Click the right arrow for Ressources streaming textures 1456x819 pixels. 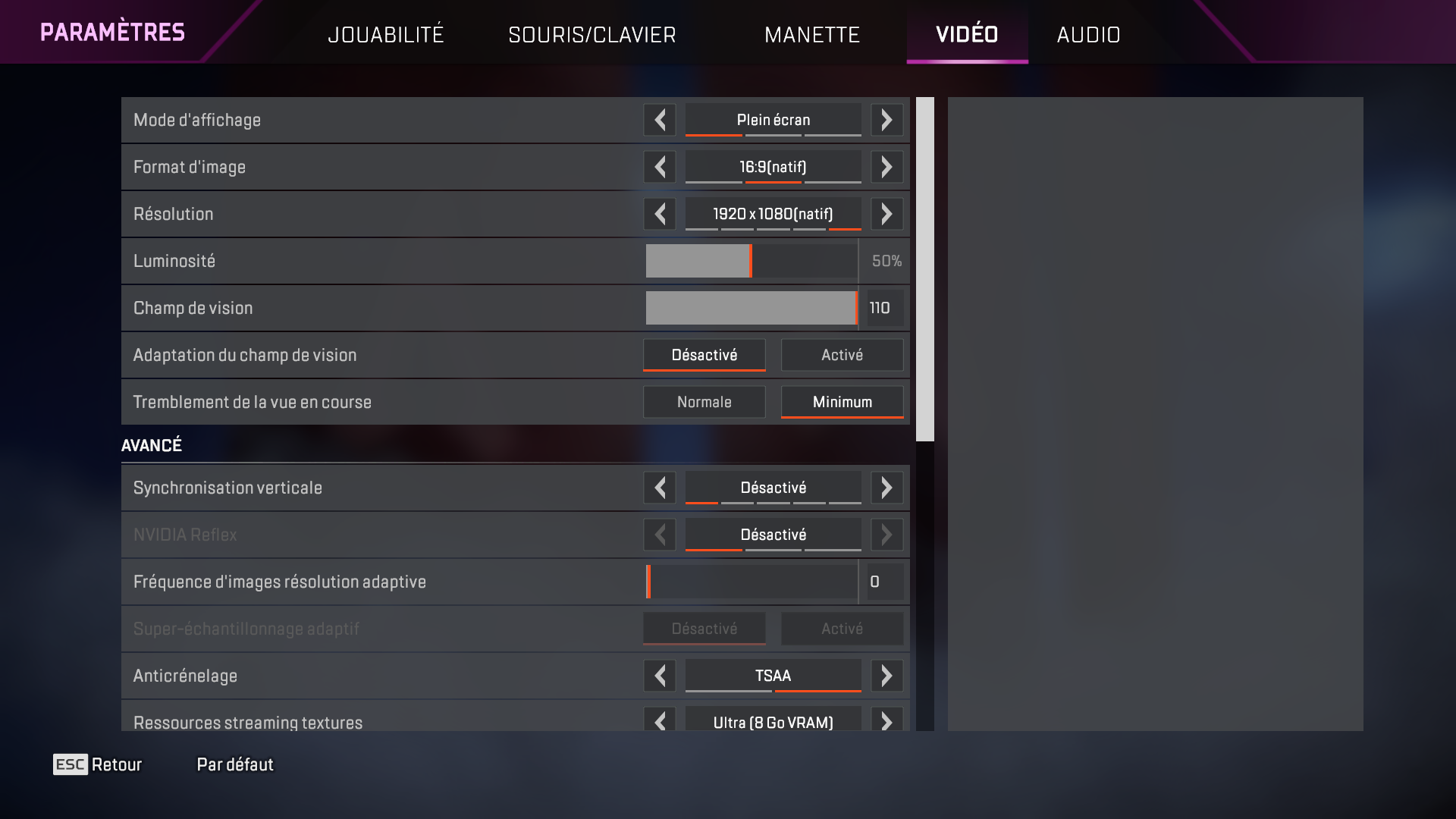point(886,722)
